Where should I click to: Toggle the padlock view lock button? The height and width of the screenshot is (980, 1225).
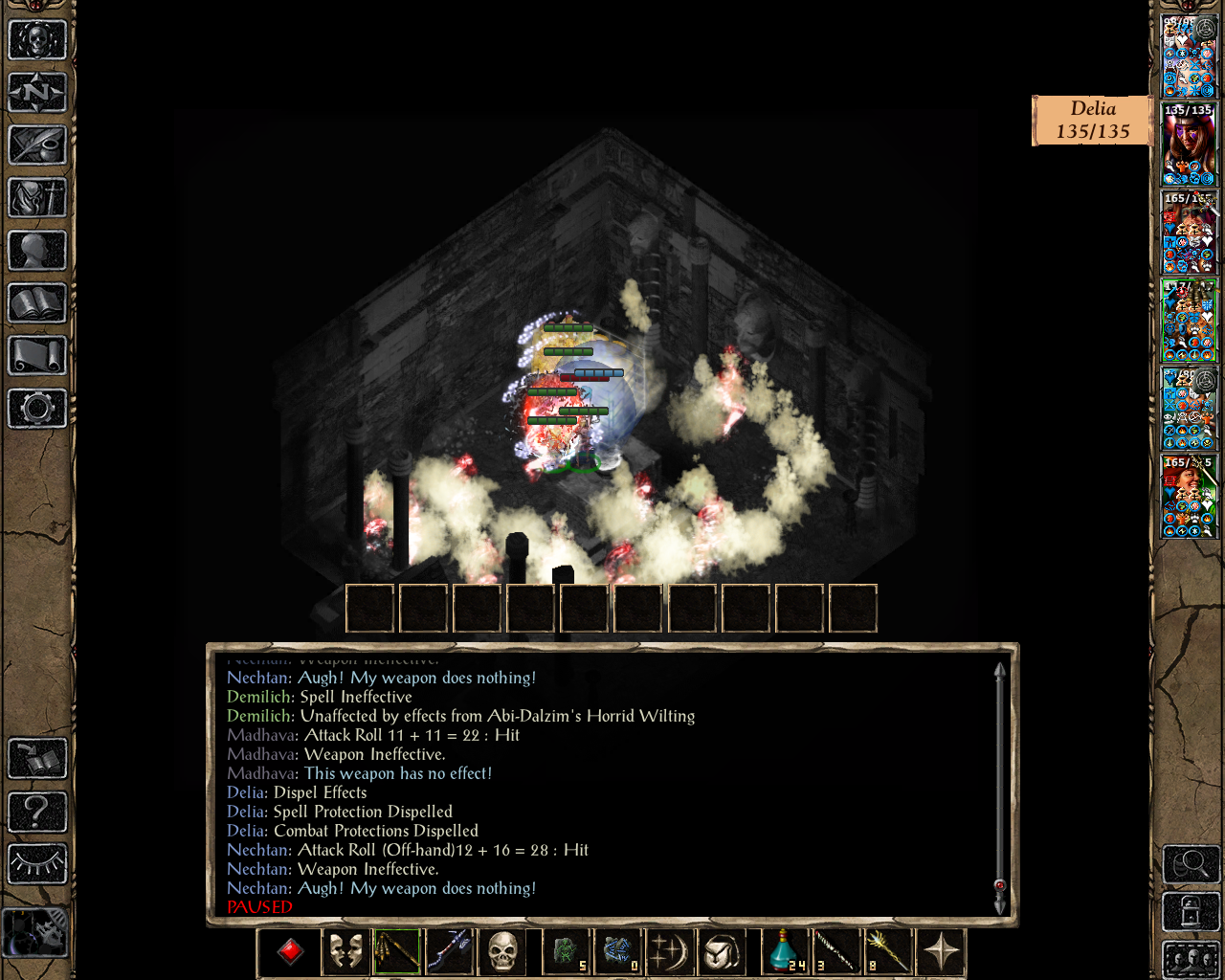(x=1191, y=911)
